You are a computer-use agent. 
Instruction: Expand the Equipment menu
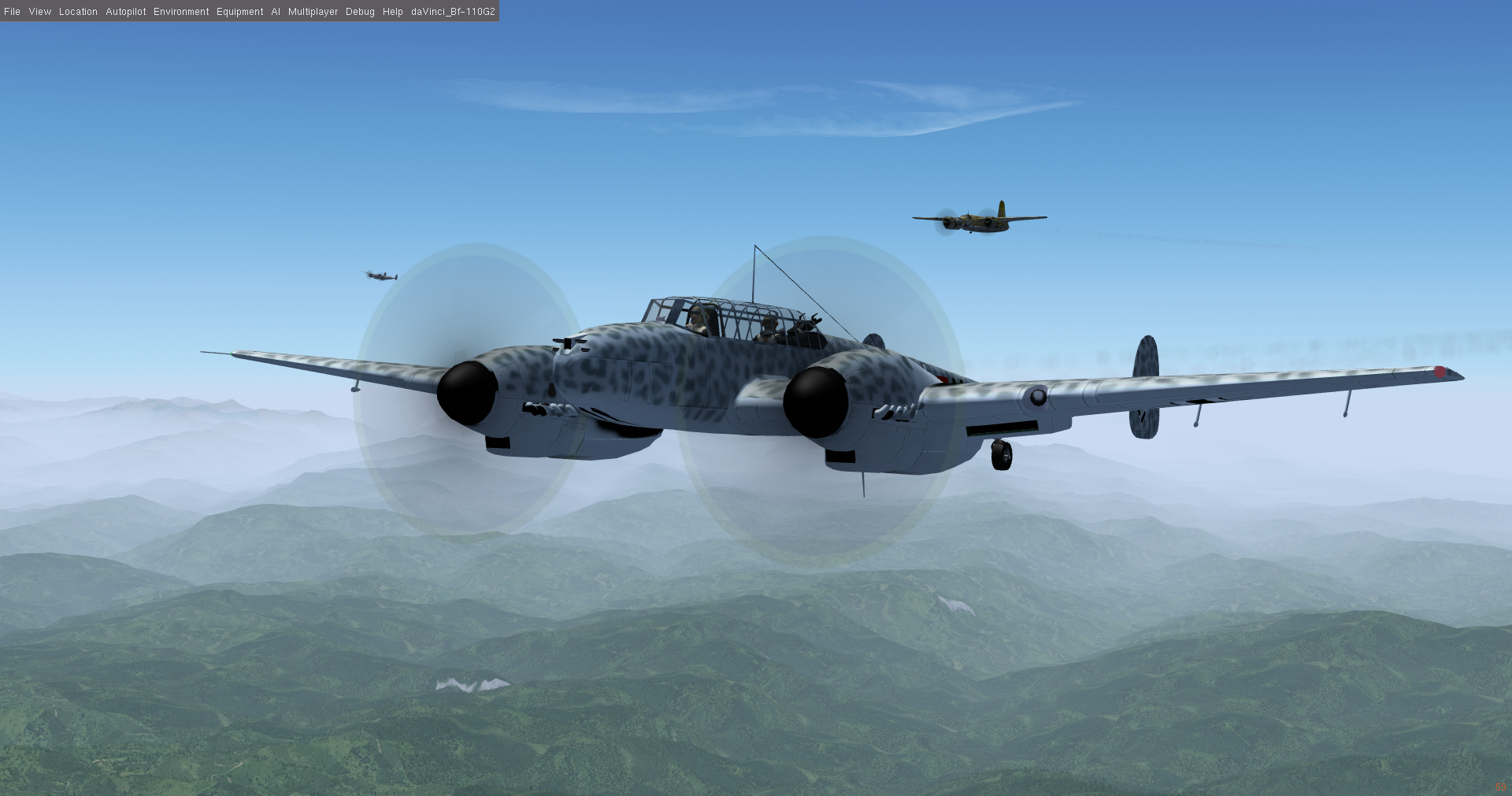click(240, 12)
